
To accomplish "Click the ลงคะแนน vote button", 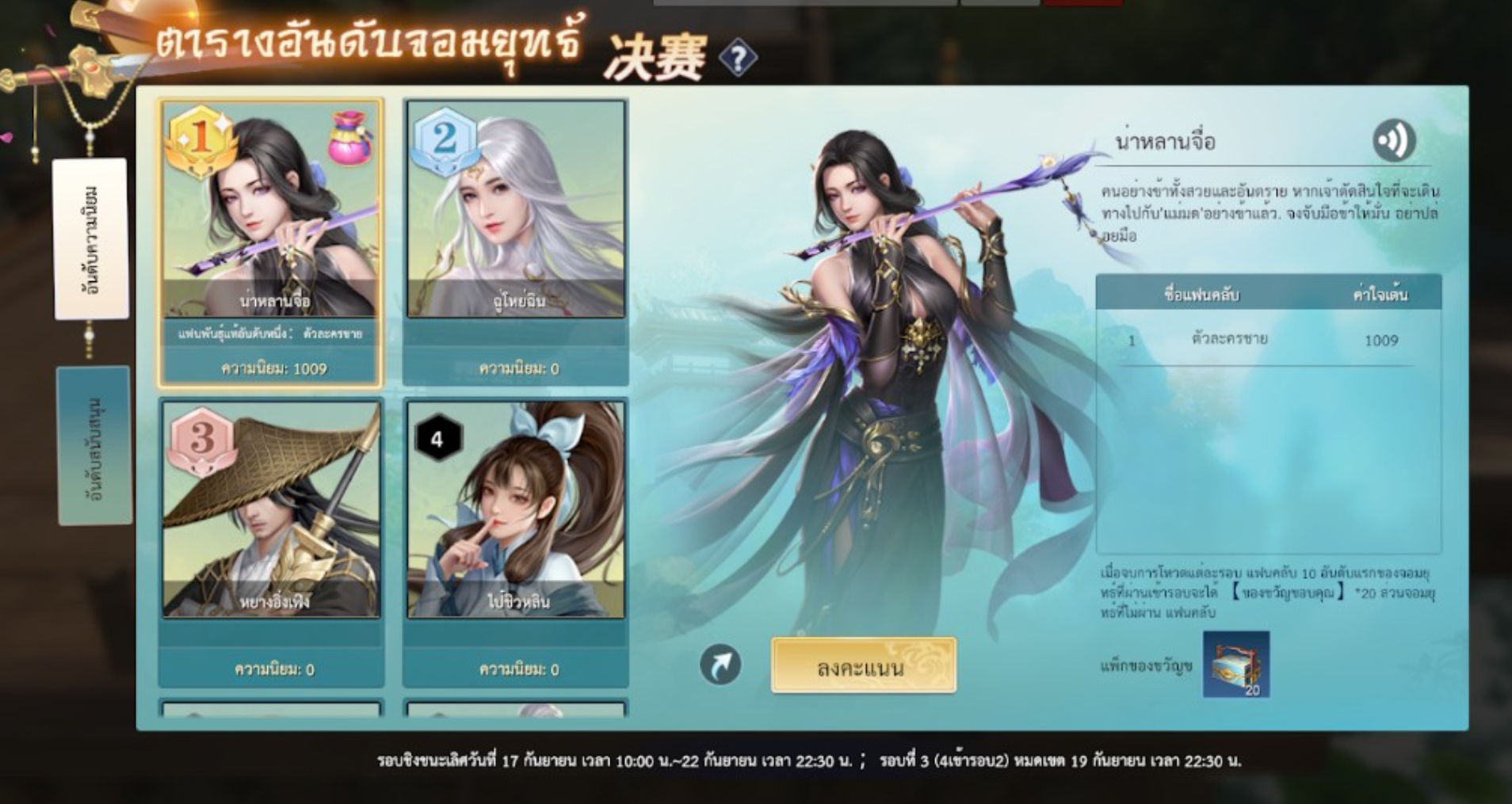I will [863, 666].
